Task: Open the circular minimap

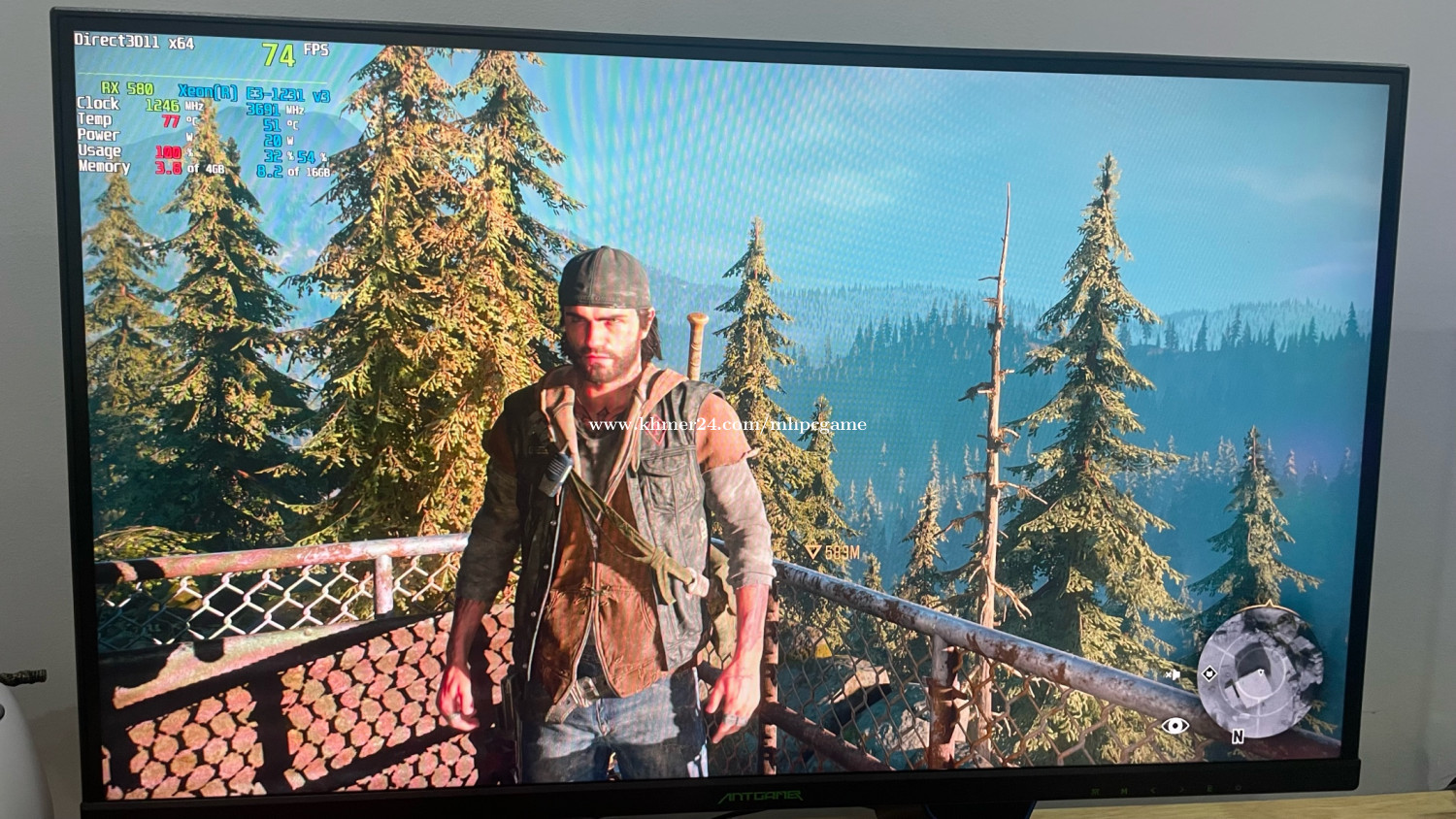Action: [x=1261, y=670]
